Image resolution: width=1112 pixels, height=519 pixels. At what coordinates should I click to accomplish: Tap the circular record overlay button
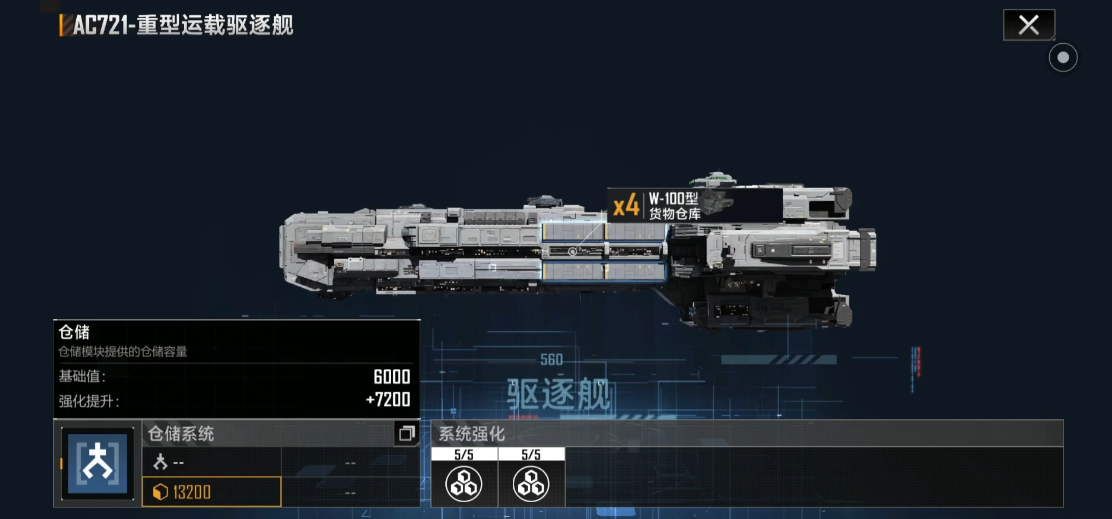point(1063,58)
